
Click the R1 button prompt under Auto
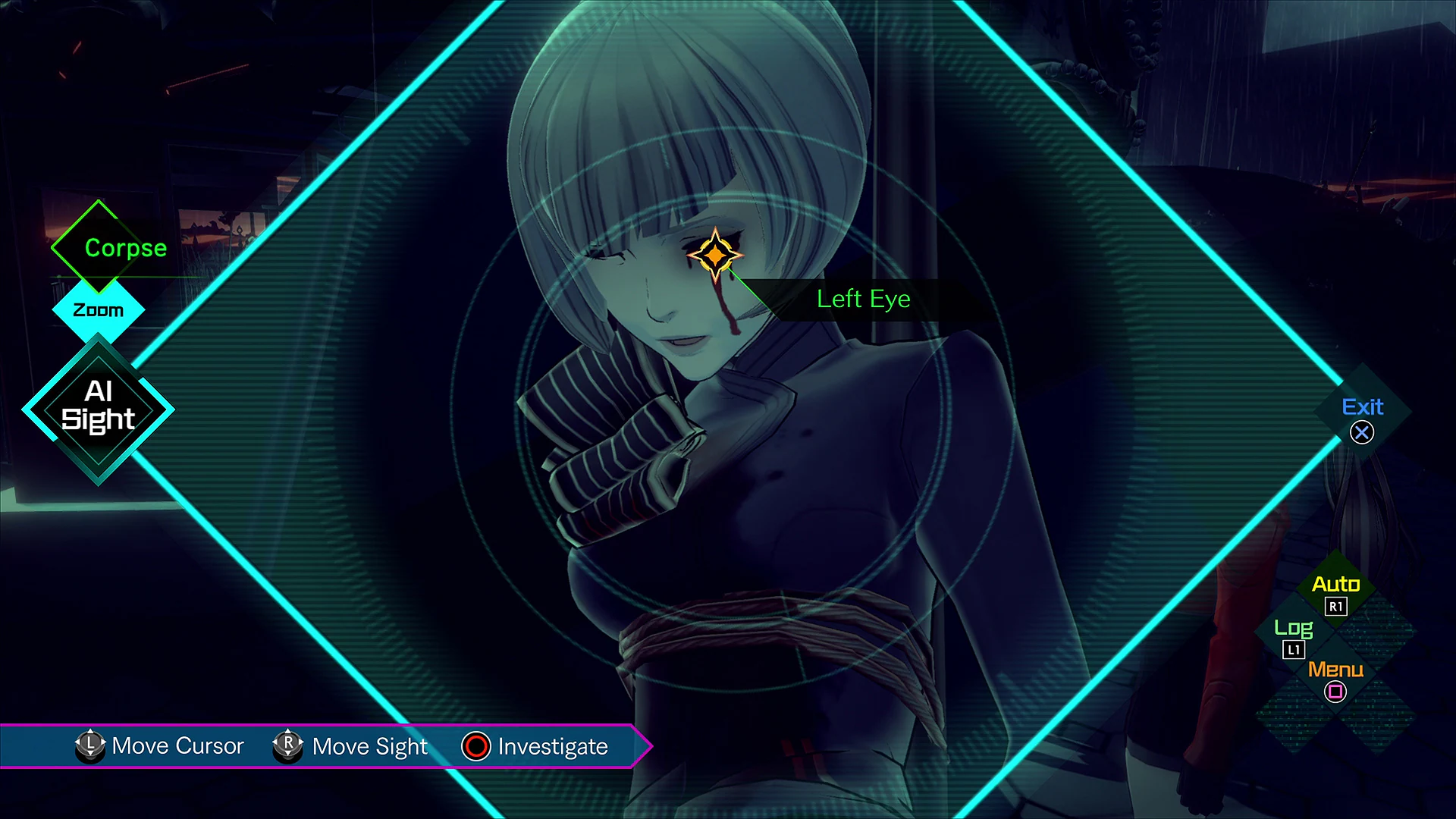point(1335,606)
